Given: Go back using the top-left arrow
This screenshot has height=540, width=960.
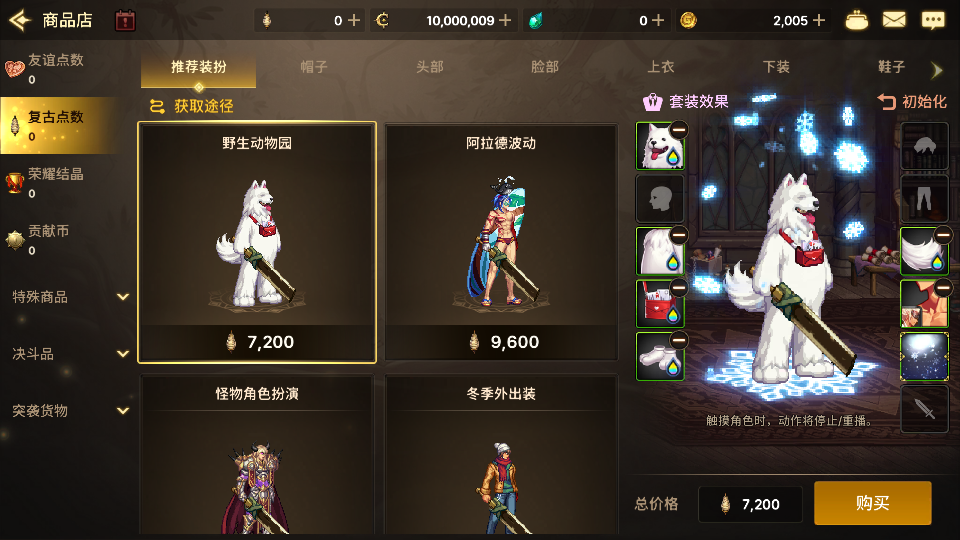Looking at the screenshot, I should pyautogui.click(x=20, y=20).
